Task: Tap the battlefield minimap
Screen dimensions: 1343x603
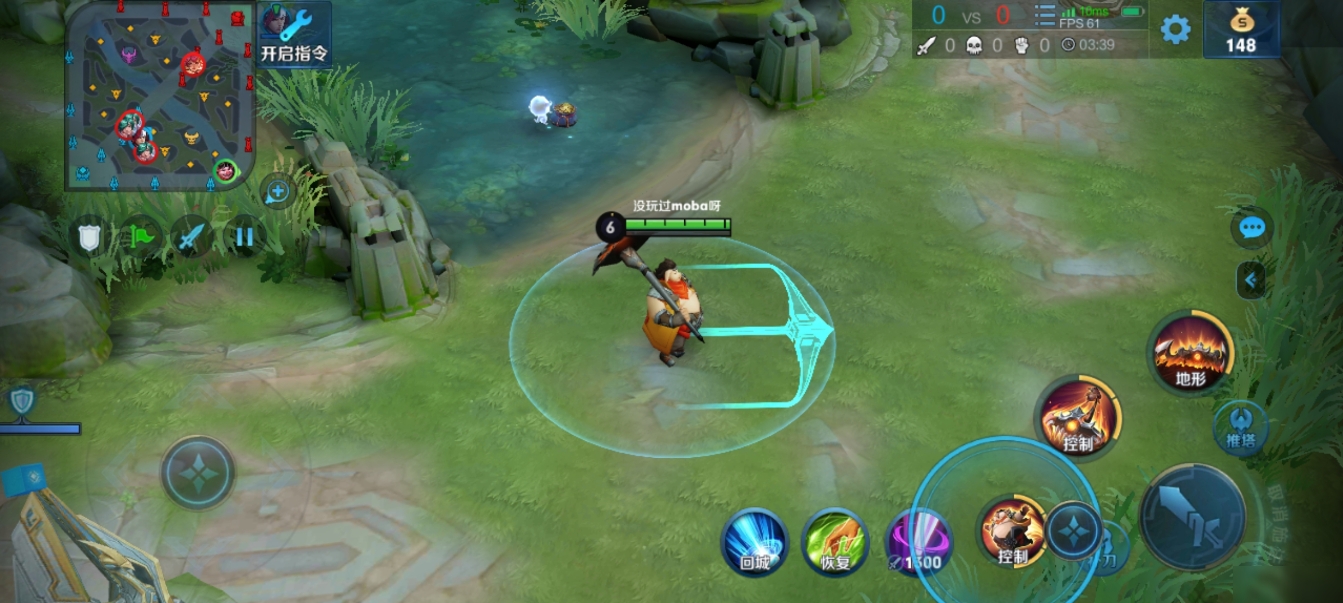Action: 160,96
